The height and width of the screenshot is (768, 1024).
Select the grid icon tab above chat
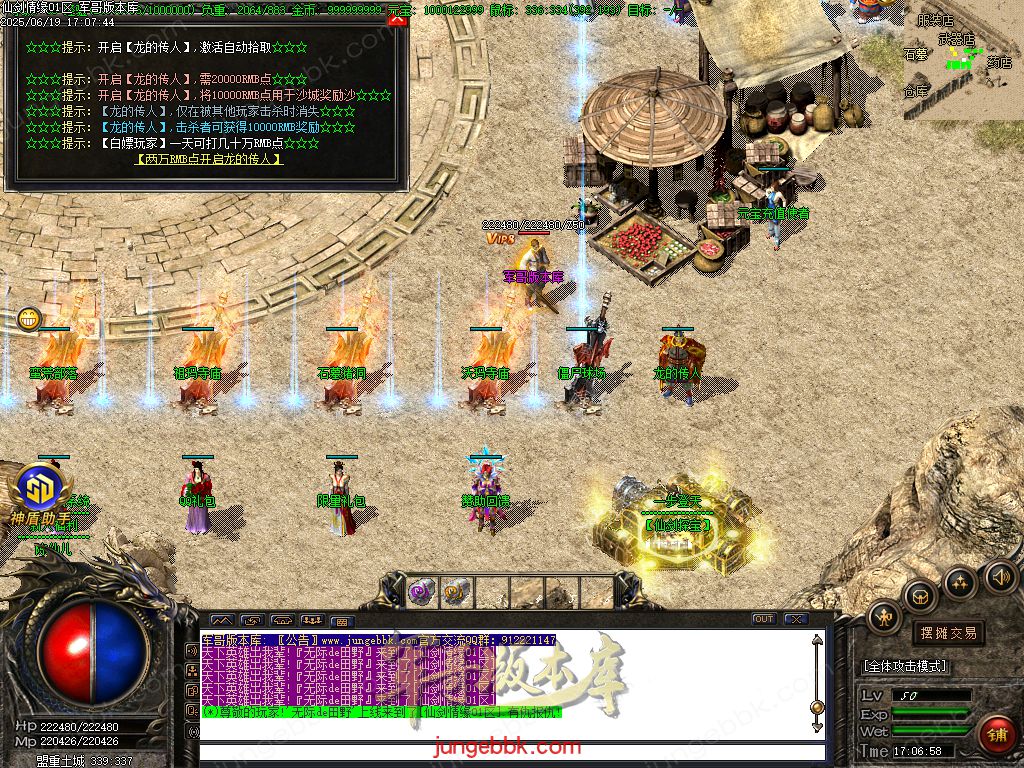point(342,621)
